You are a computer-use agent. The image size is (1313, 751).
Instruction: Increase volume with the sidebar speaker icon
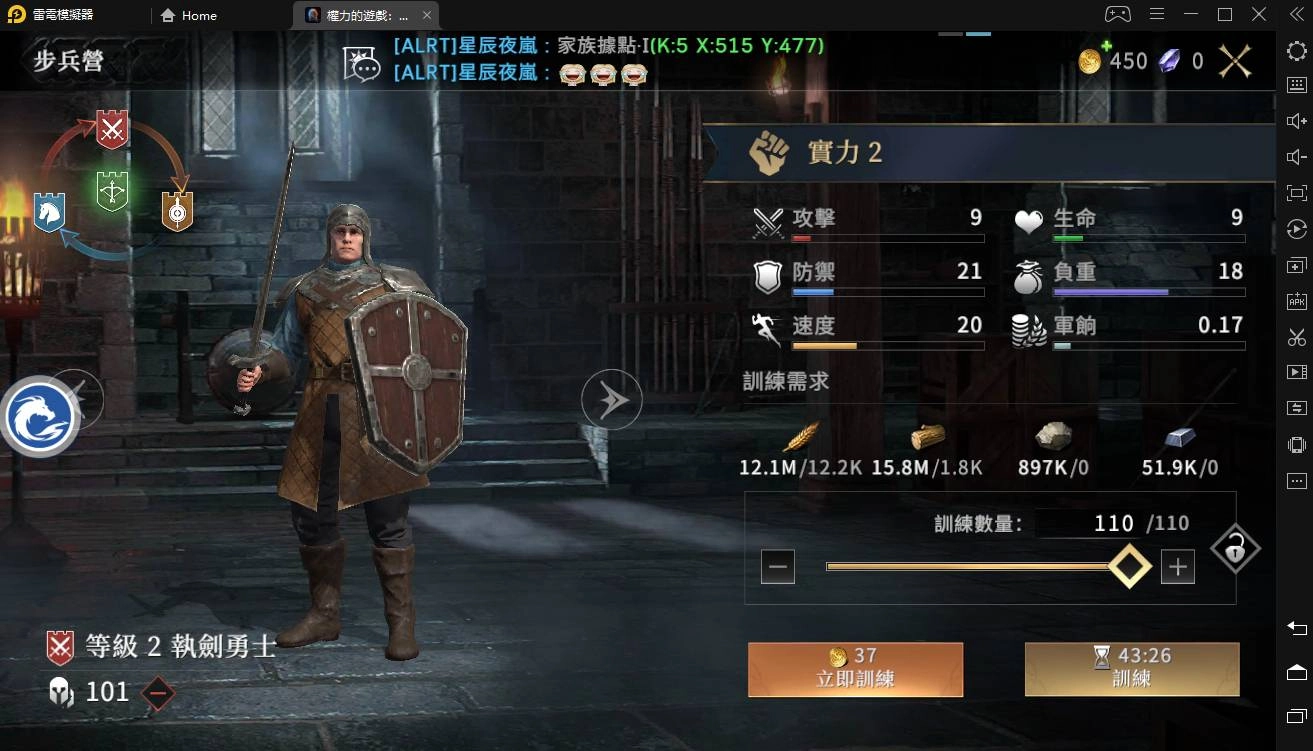click(1295, 120)
